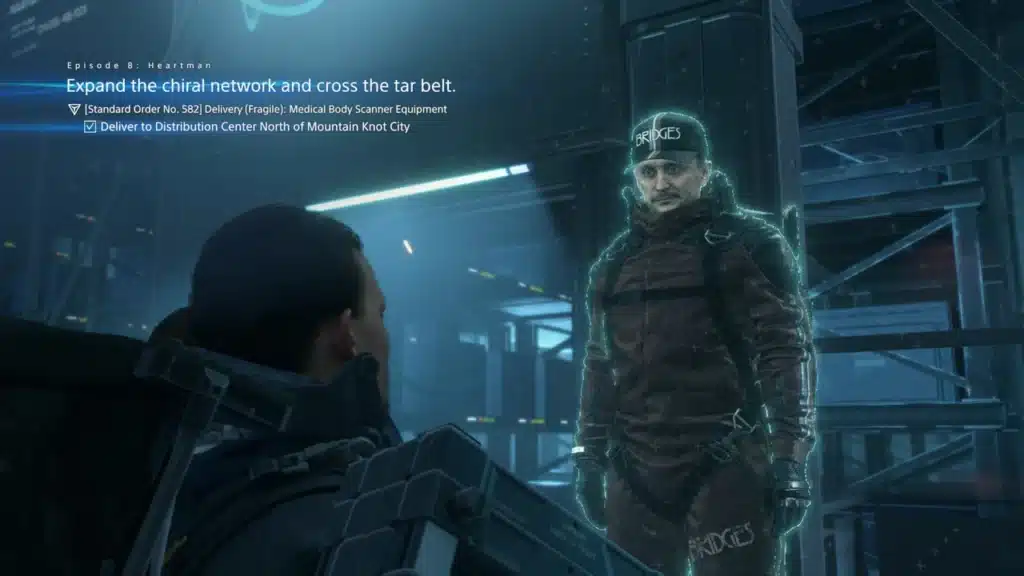Select the 'Expand the chiral network' objective
This screenshot has height=576, width=1024.
260,86
